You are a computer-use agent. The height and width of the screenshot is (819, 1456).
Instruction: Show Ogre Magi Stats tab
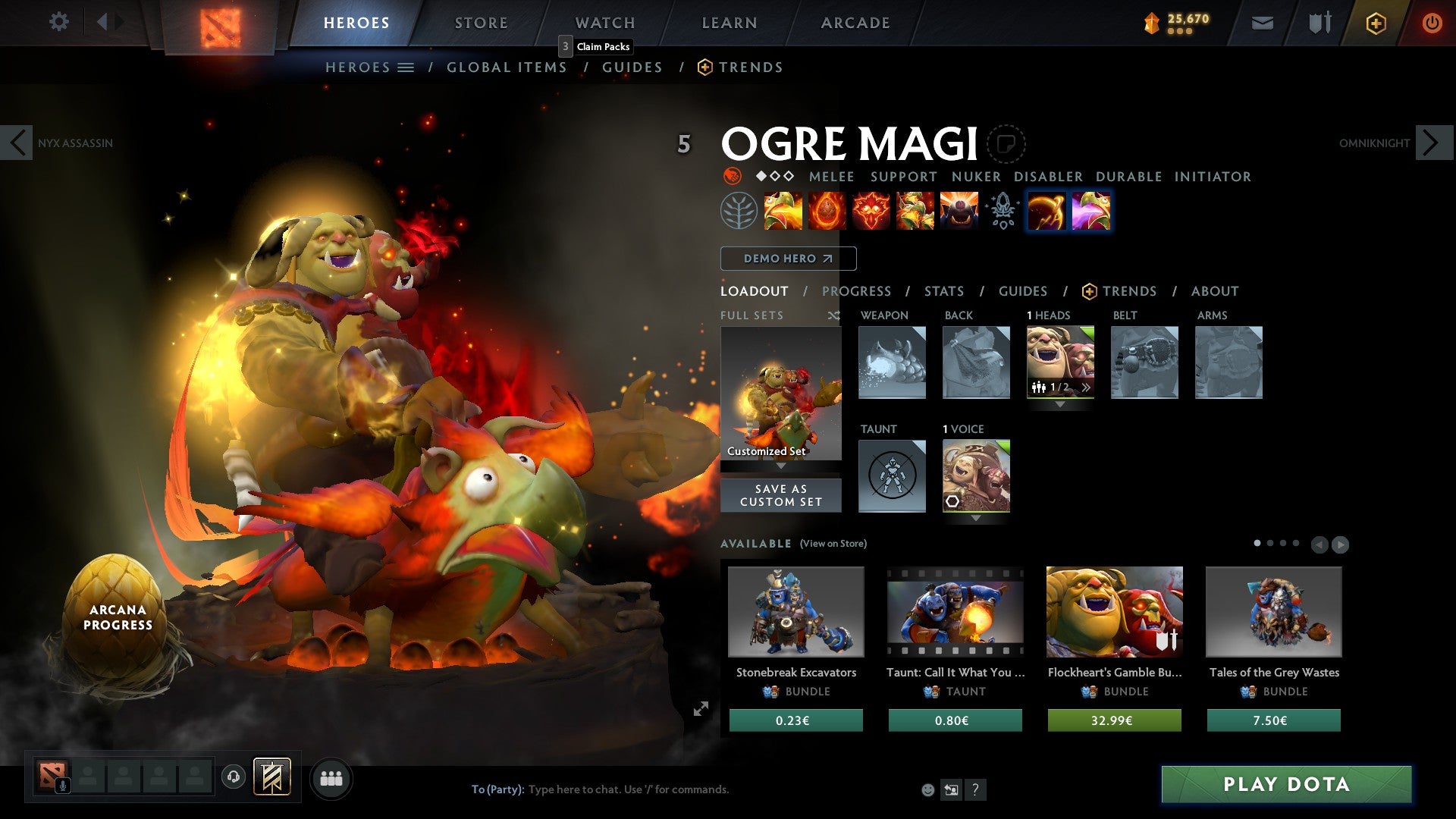(x=943, y=291)
